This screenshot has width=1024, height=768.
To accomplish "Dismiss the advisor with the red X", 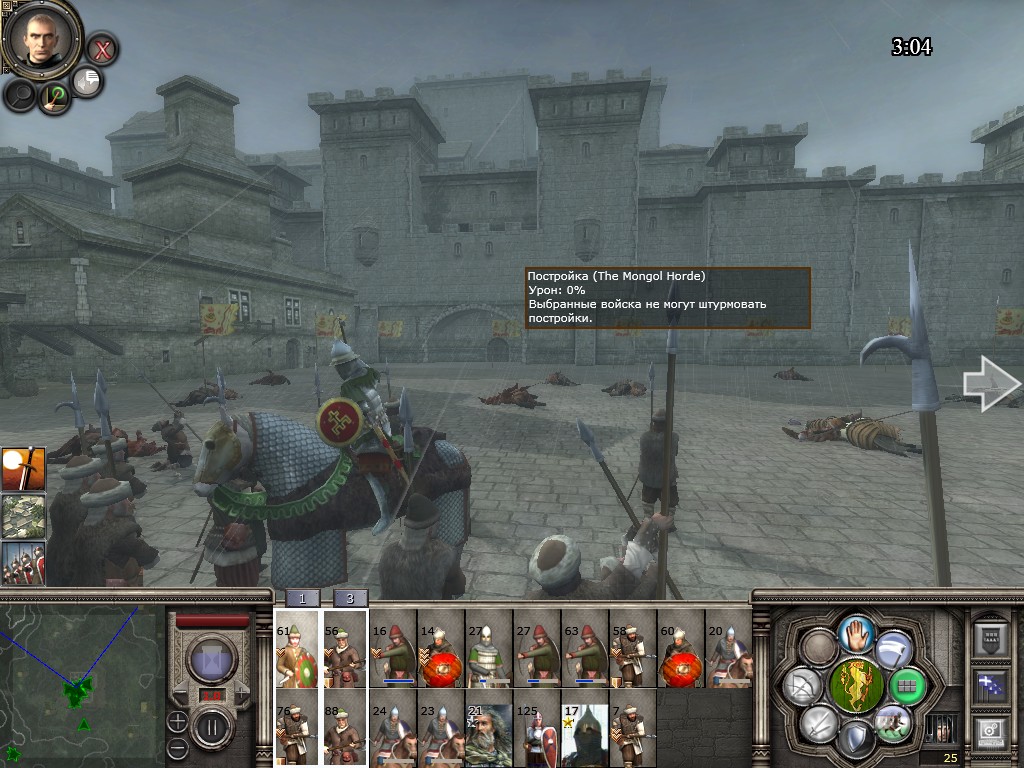I will pyautogui.click(x=101, y=48).
